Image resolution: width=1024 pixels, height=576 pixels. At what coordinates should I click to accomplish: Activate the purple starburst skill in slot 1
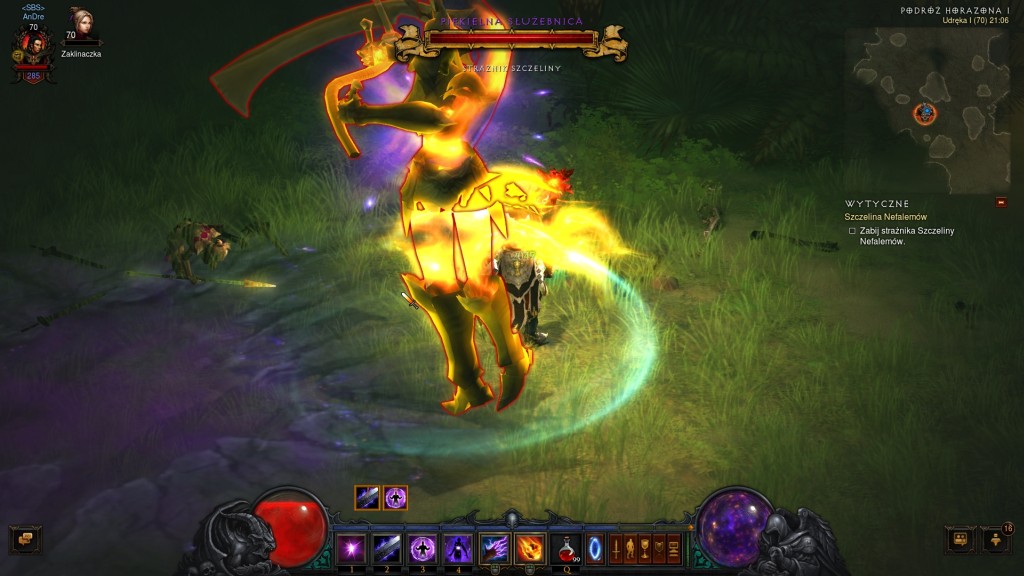coord(351,548)
